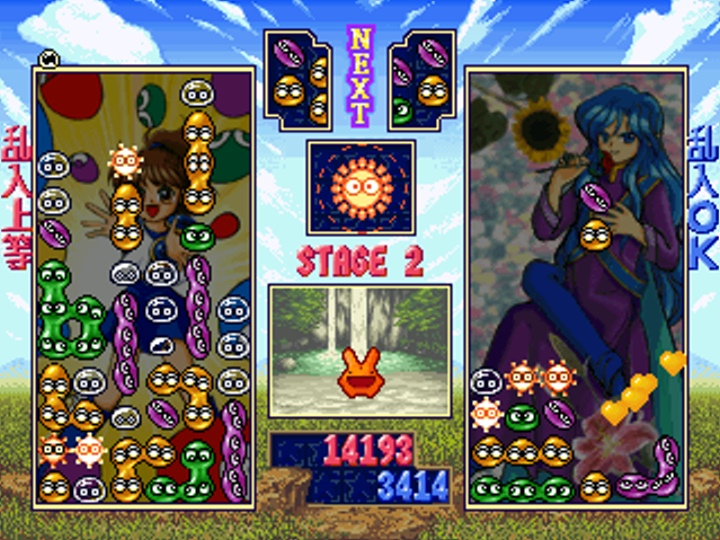Select the left player's next puyo preview

click(x=297, y=80)
